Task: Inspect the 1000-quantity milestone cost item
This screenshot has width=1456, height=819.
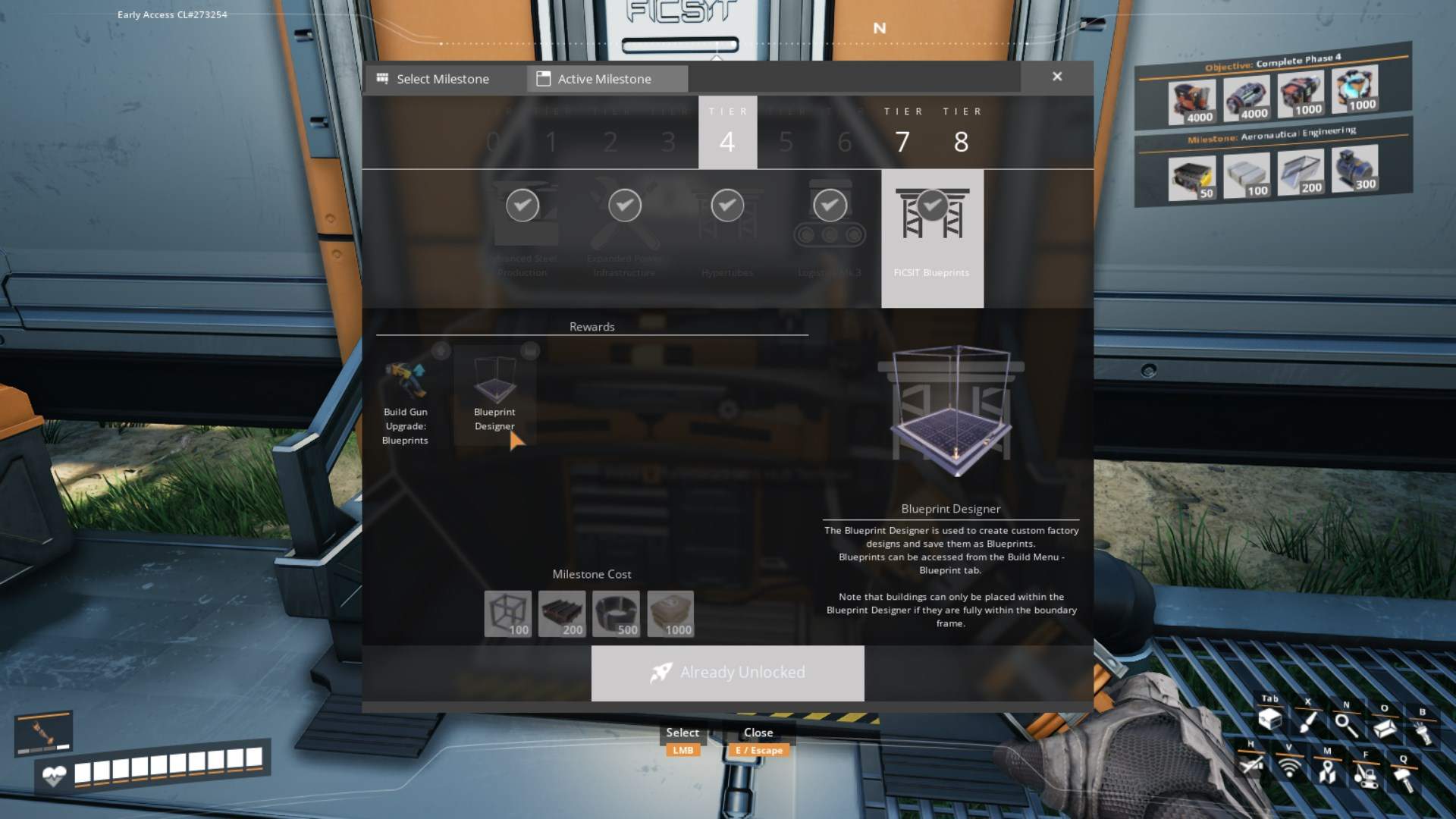Action: [x=670, y=613]
